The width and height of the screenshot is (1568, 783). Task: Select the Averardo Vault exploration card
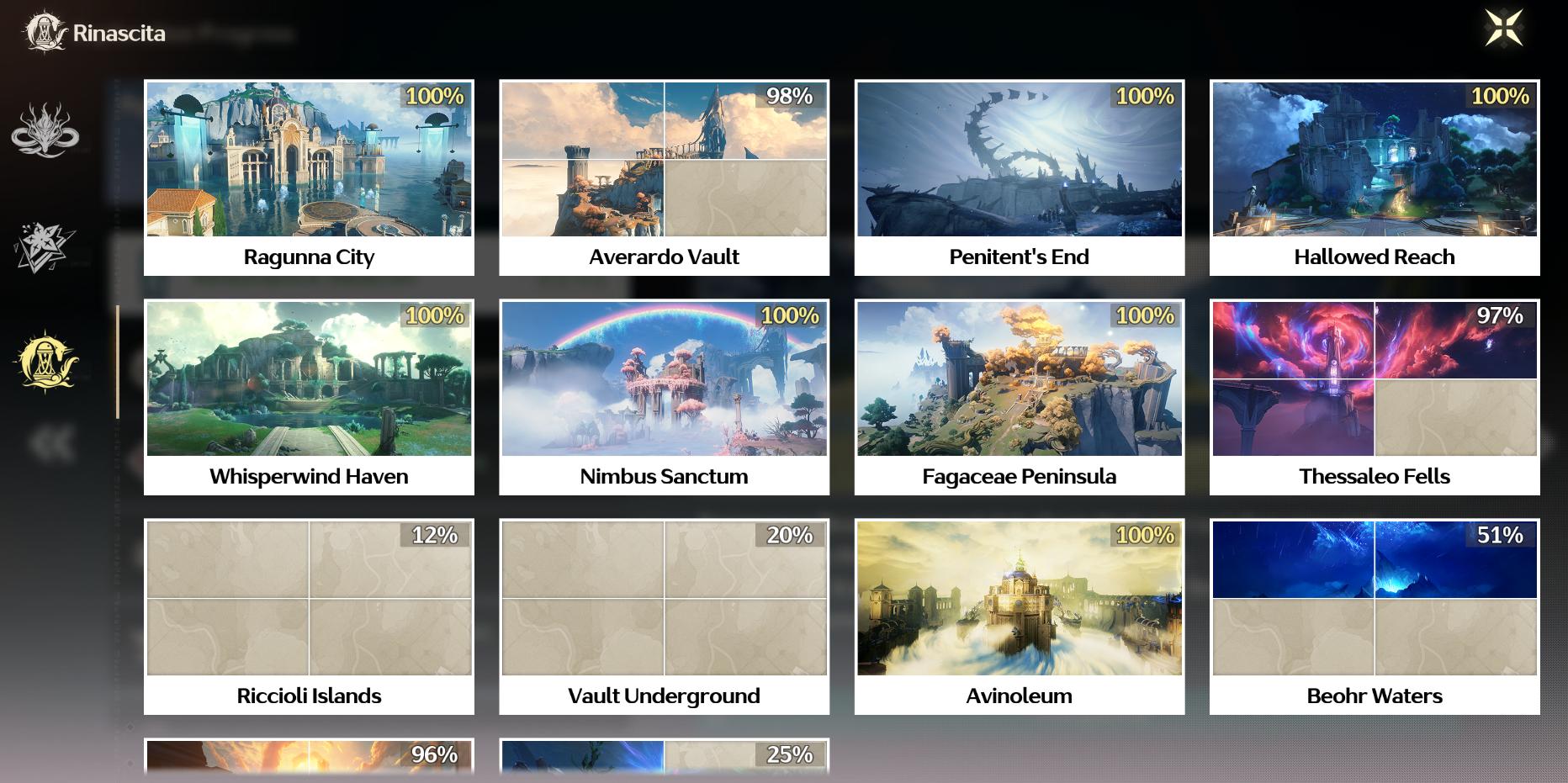[x=664, y=177]
